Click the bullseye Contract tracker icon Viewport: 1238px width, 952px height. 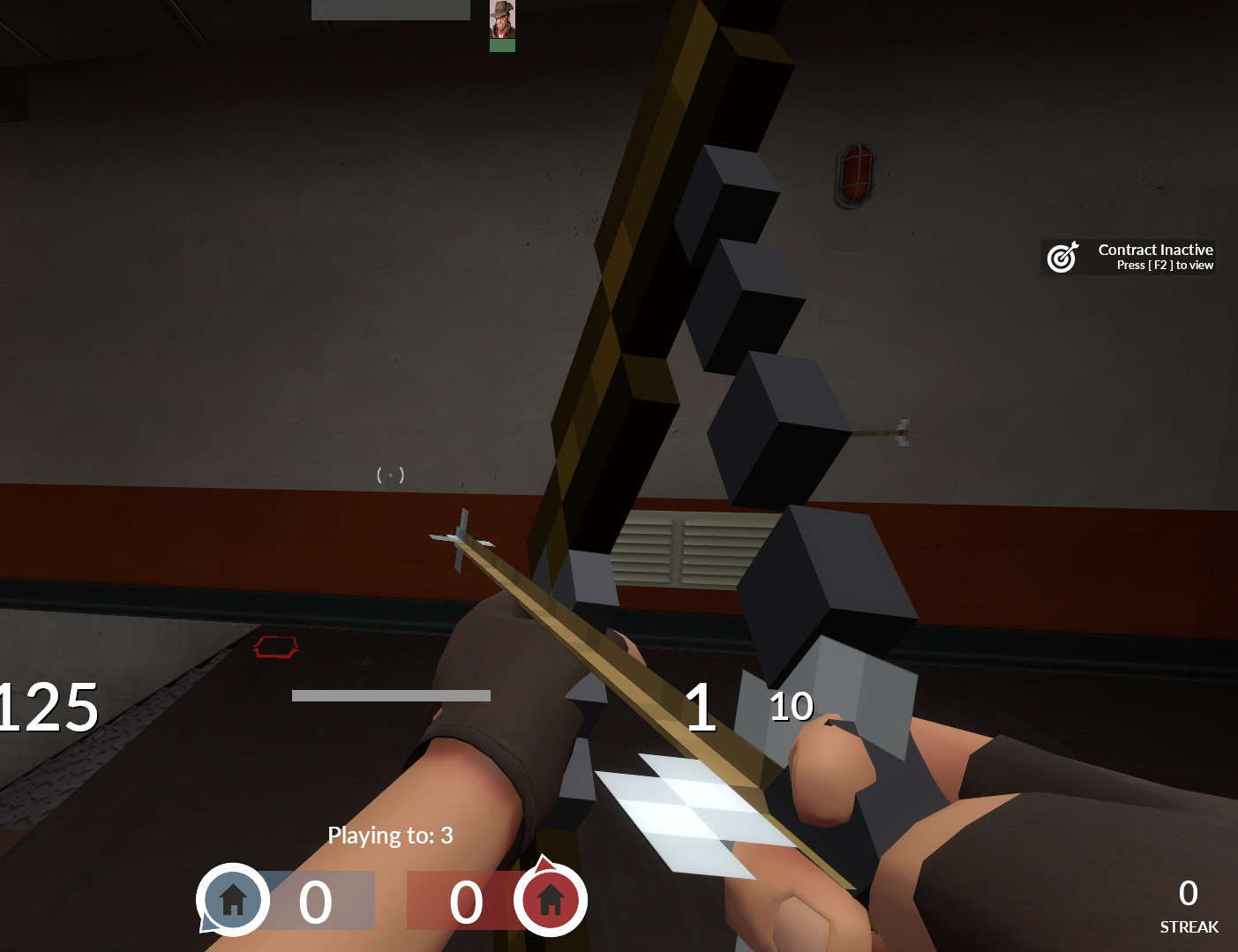1062,257
